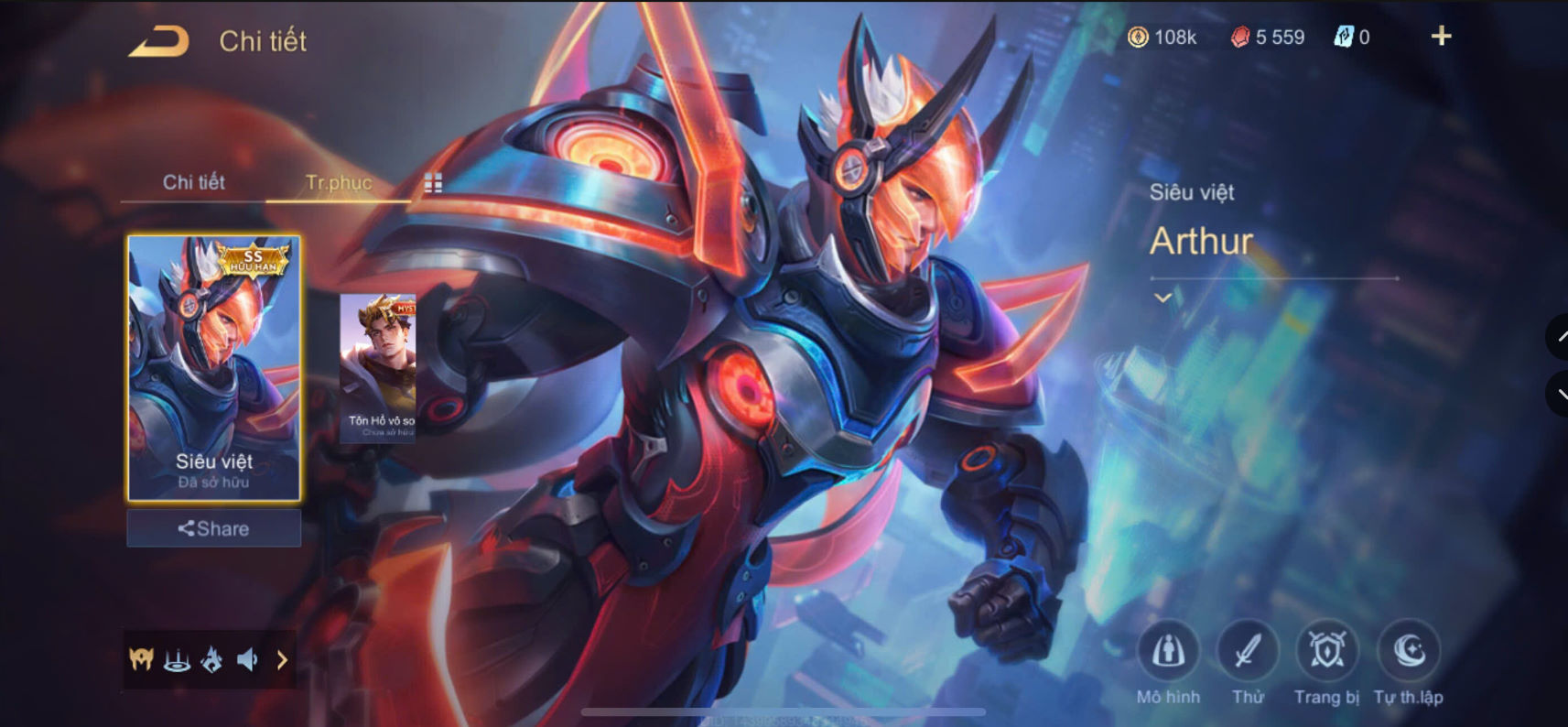
Task: Select the Thử sword trial icon
Action: [1247, 652]
